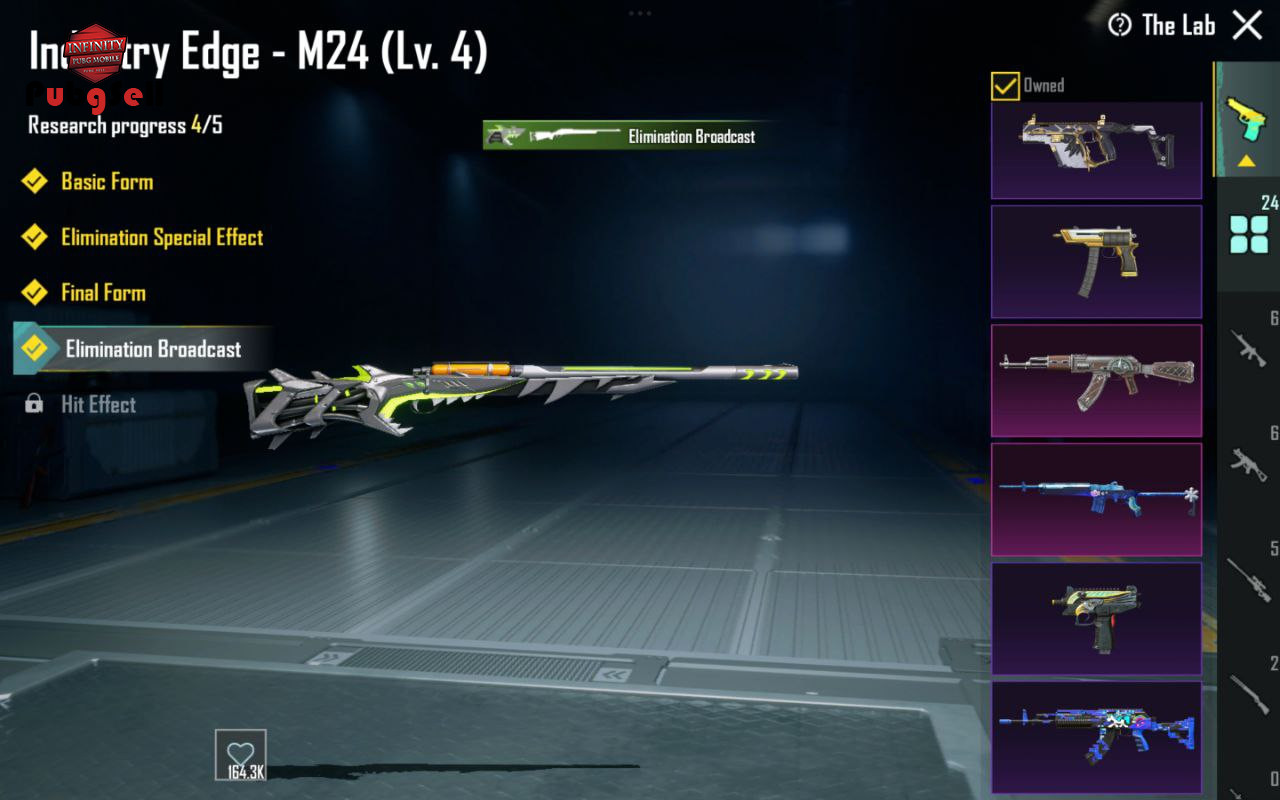Open the submachine gun category tab
Image resolution: width=1280 pixels, height=800 pixels.
(1249, 463)
